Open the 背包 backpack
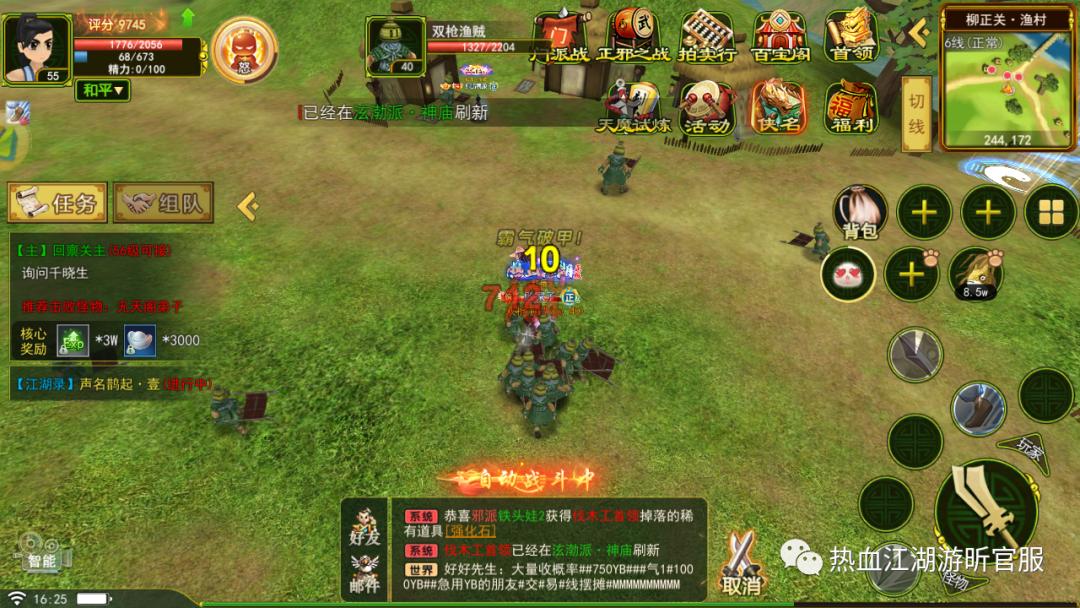The image size is (1080, 608). pos(860,212)
